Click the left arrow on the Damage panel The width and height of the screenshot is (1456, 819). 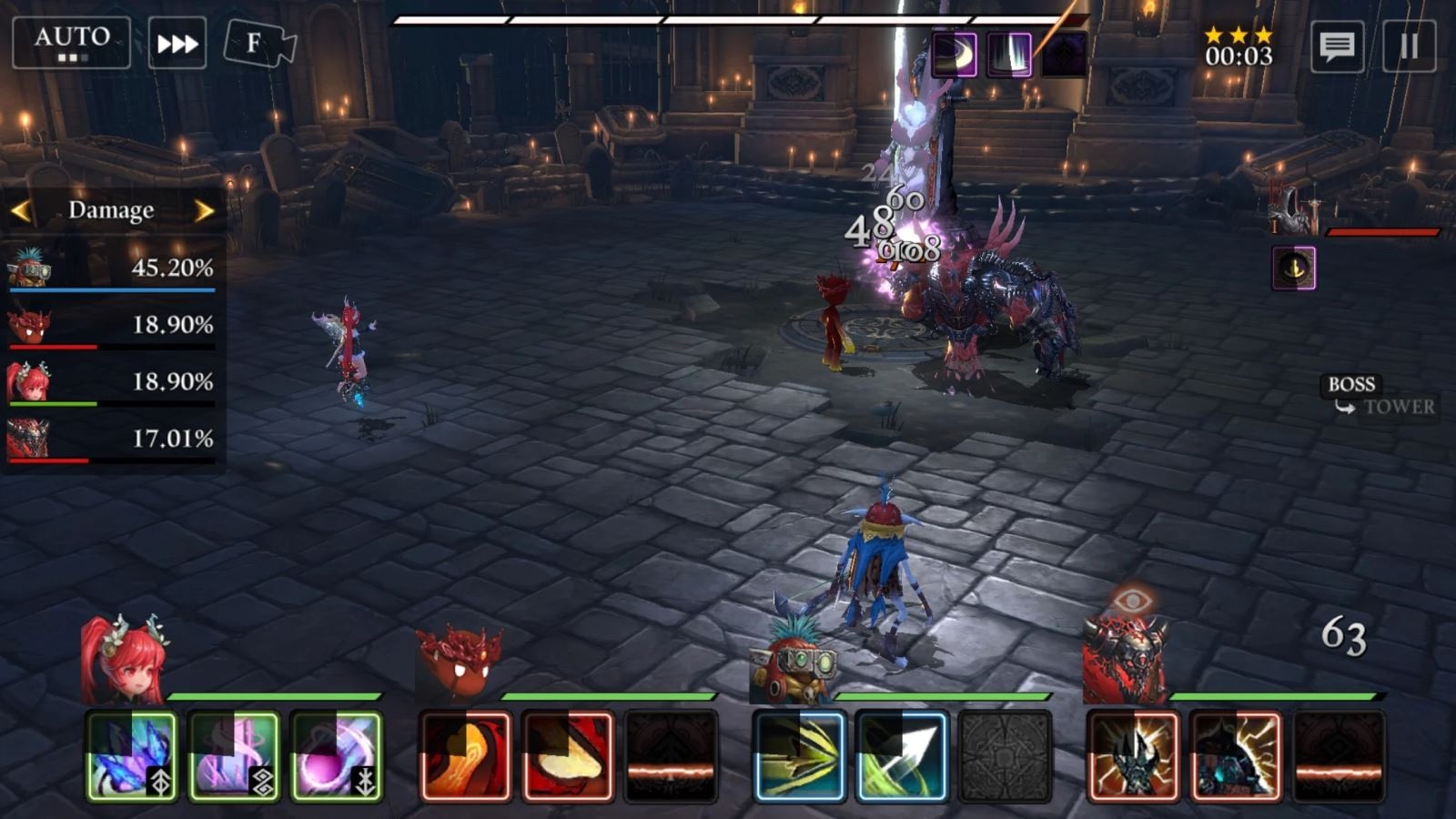point(20,210)
